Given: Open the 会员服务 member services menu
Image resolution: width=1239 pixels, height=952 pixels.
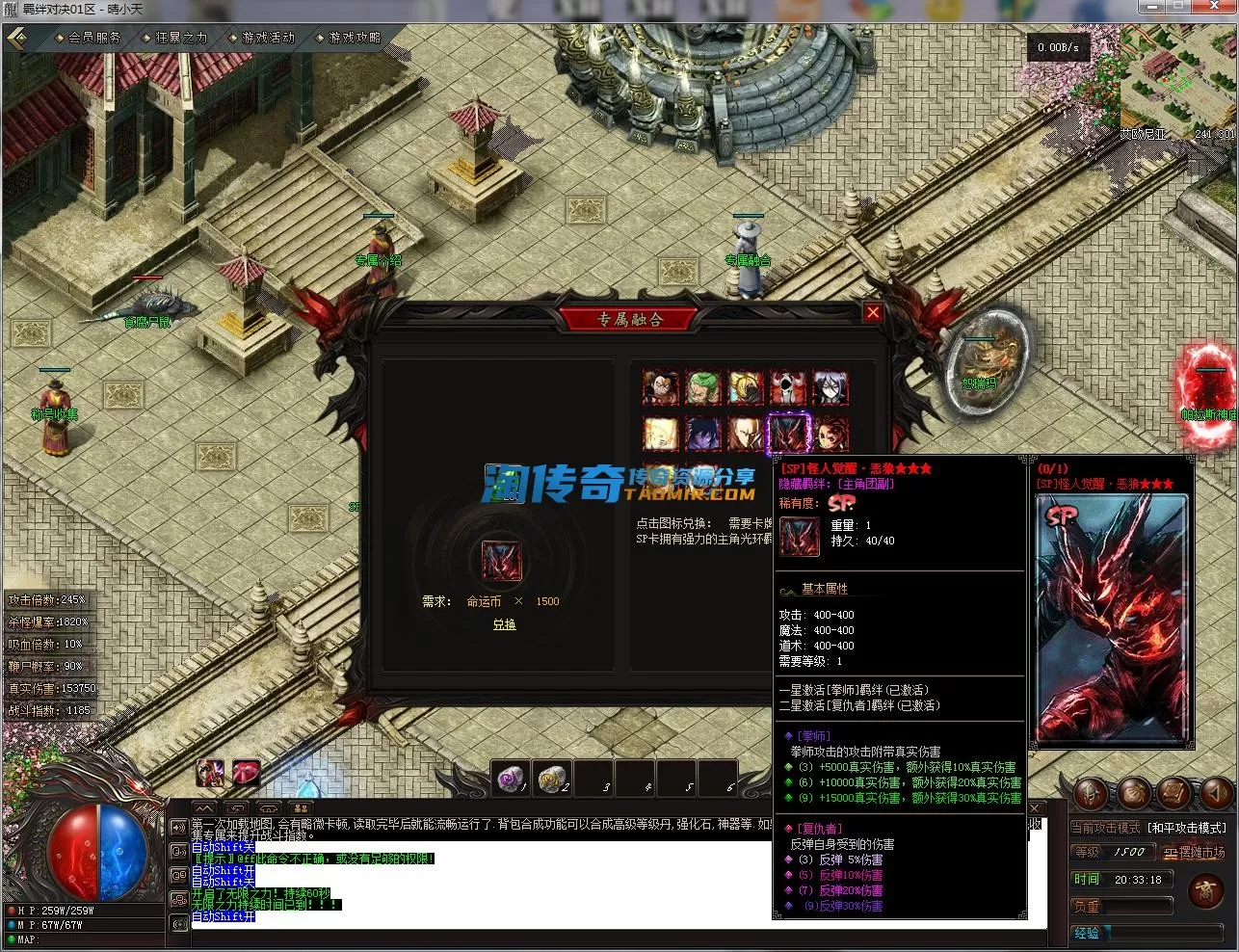Looking at the screenshot, I should [94, 38].
